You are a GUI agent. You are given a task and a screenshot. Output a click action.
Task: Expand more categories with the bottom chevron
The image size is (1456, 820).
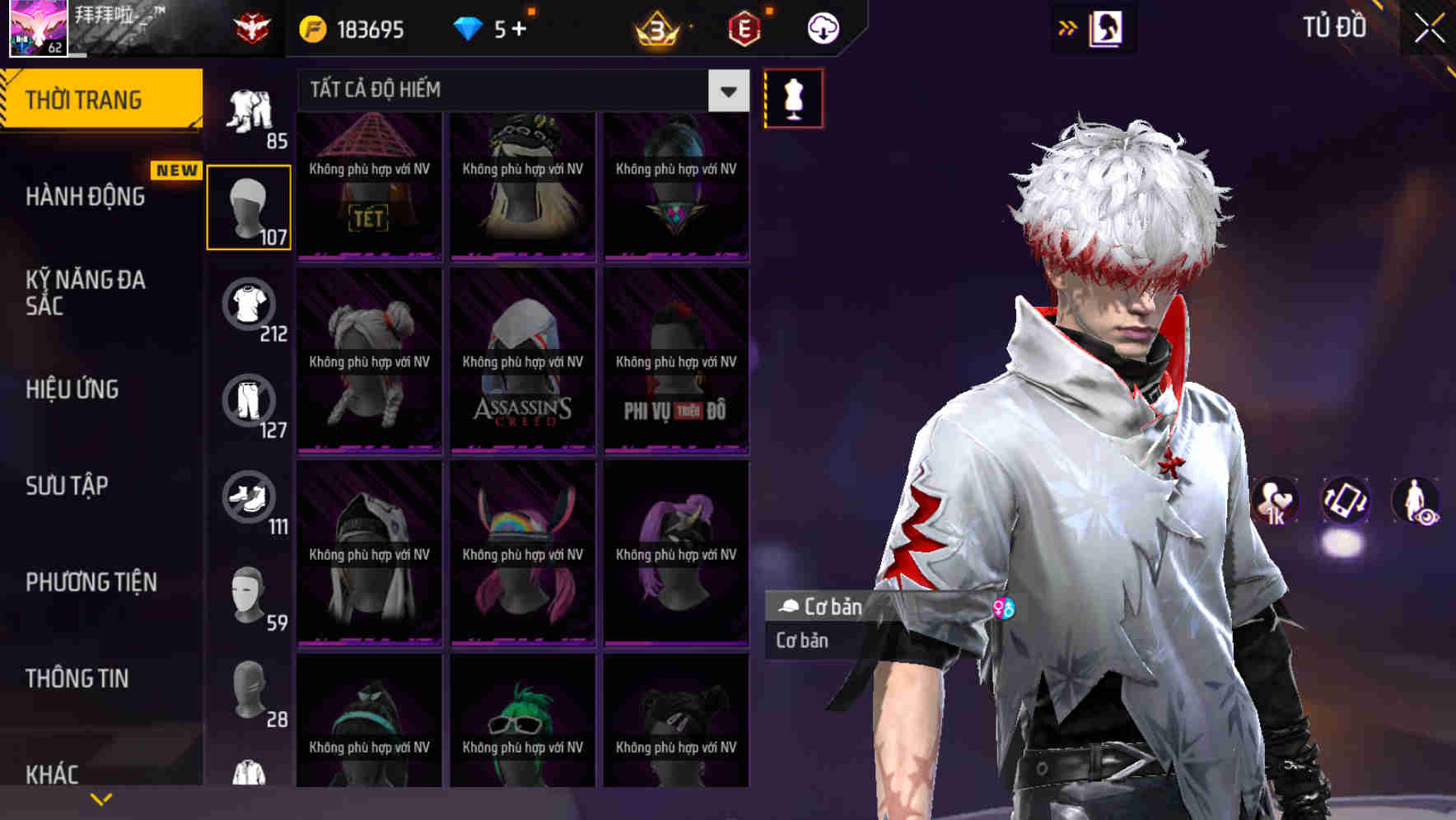point(101,798)
